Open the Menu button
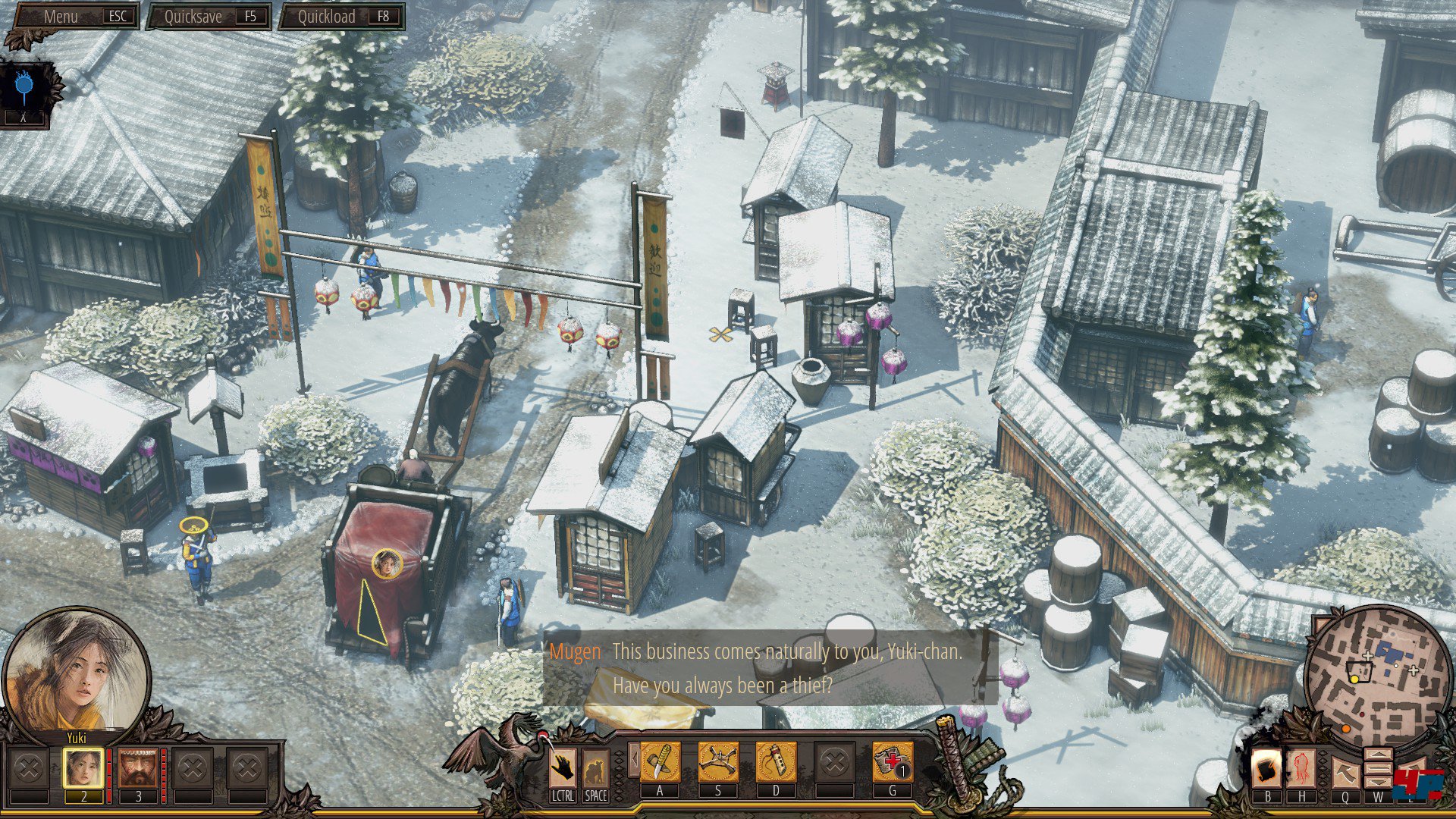Viewport: 1456px width, 819px height. [74, 17]
